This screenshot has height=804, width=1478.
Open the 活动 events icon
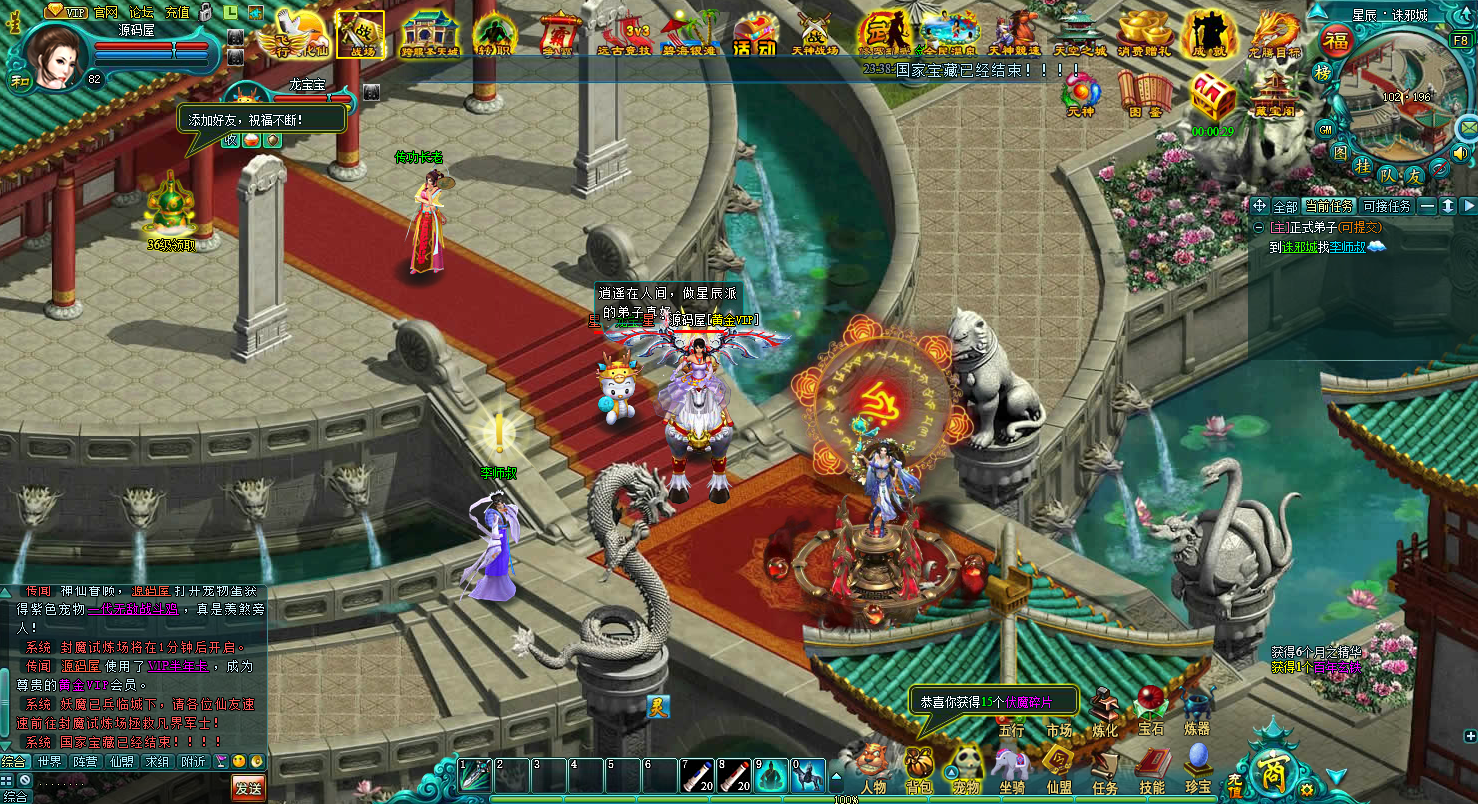coord(754,35)
